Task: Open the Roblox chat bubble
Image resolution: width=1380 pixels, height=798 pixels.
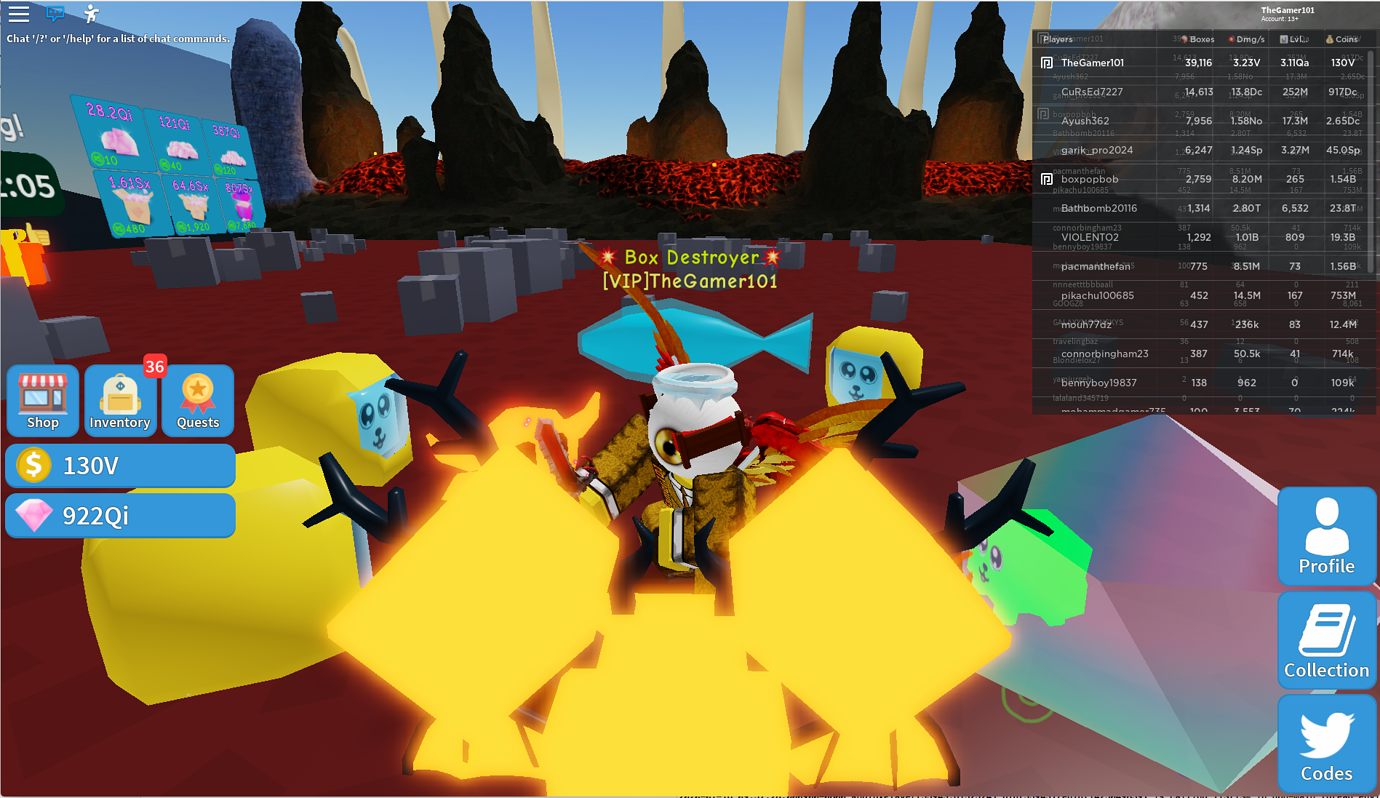Action: [x=55, y=14]
